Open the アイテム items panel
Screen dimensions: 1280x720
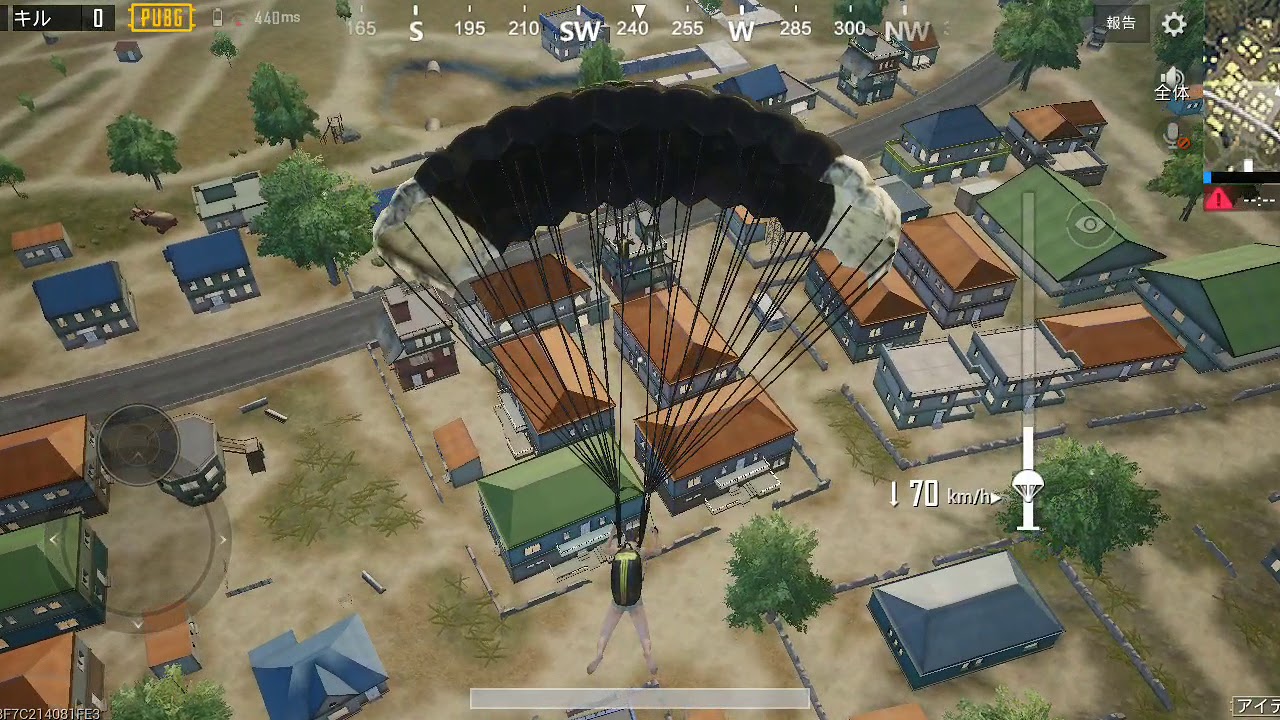(x=1258, y=708)
